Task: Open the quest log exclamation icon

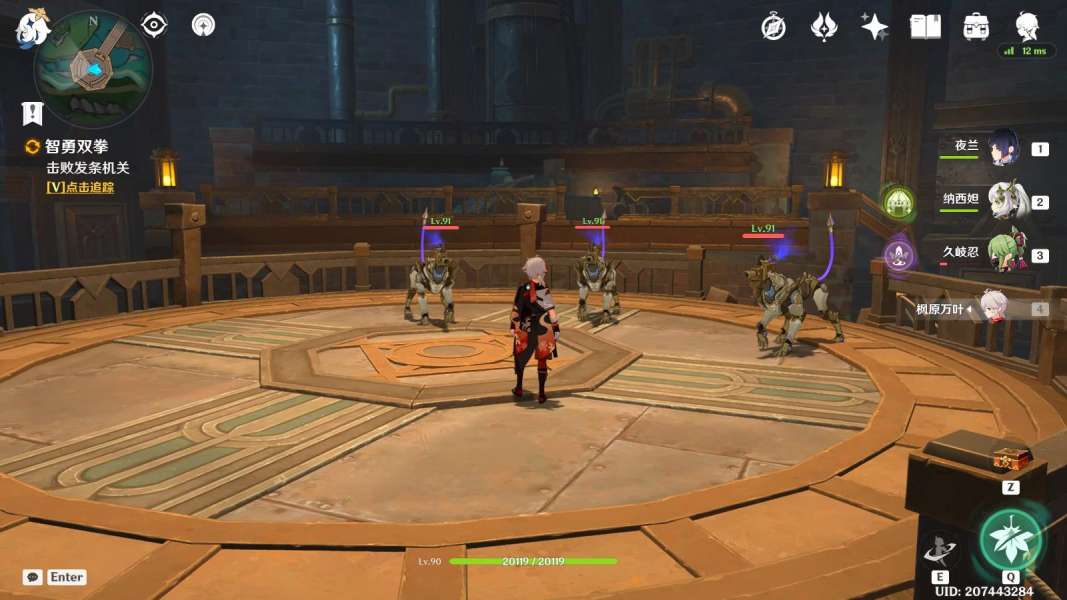Action: tap(32, 113)
